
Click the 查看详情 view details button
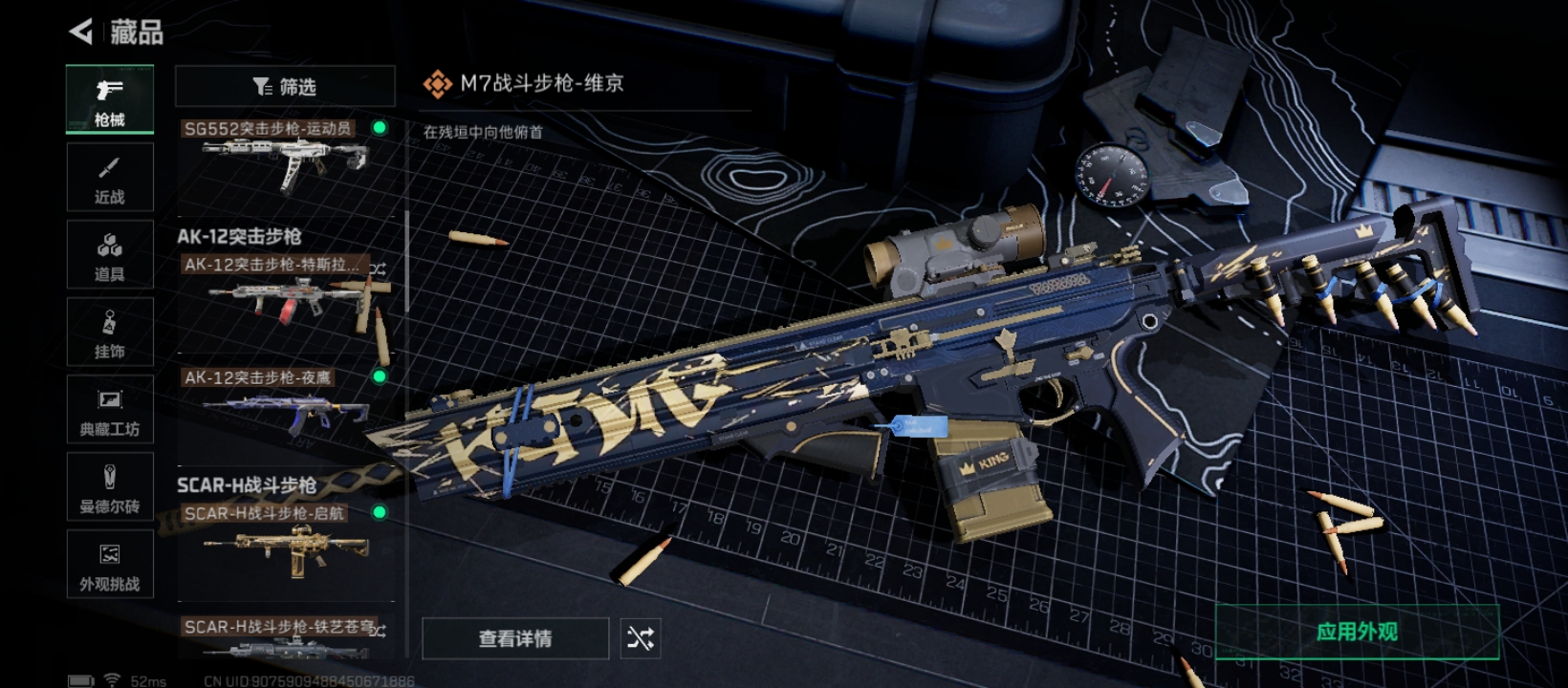pyautogui.click(x=515, y=638)
